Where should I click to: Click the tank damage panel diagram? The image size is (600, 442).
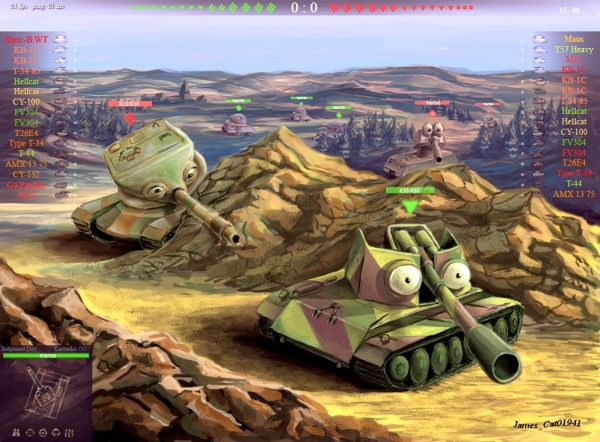click(44, 389)
